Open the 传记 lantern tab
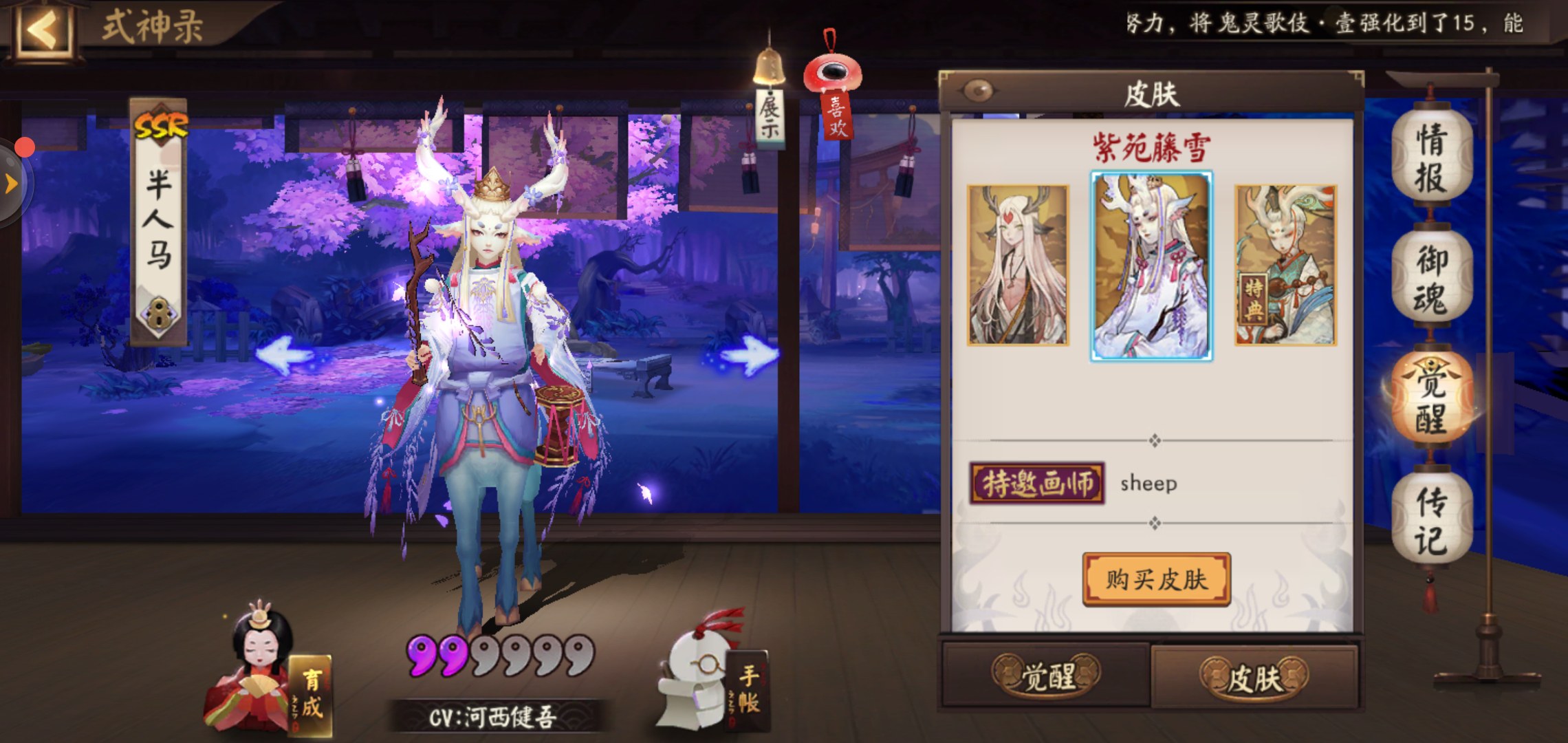Viewport: 1568px width, 743px height. (1430, 521)
